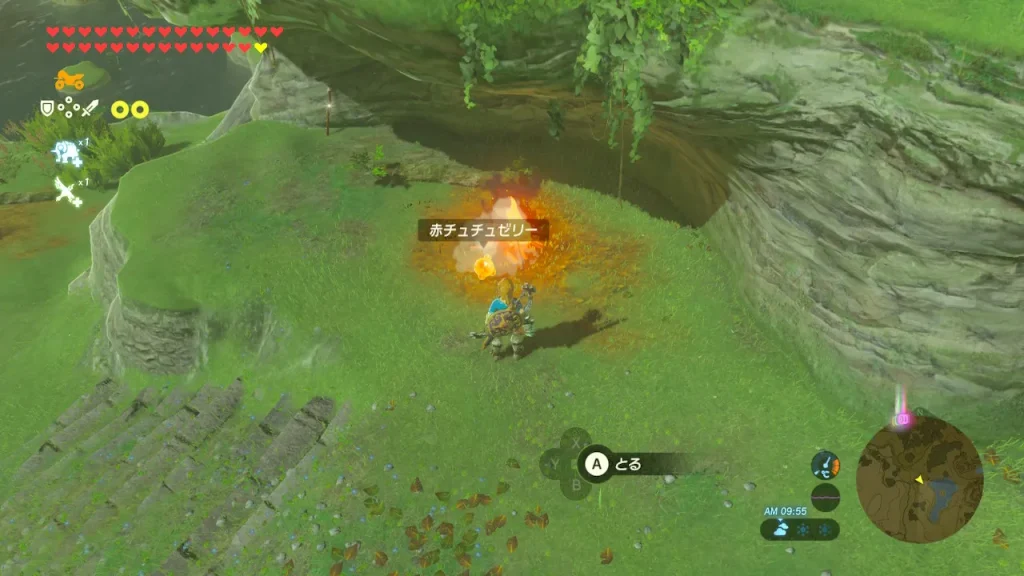Activate the elephant Mipha's Grace ability icon
This screenshot has height=576, width=1024.
click(x=67, y=151)
